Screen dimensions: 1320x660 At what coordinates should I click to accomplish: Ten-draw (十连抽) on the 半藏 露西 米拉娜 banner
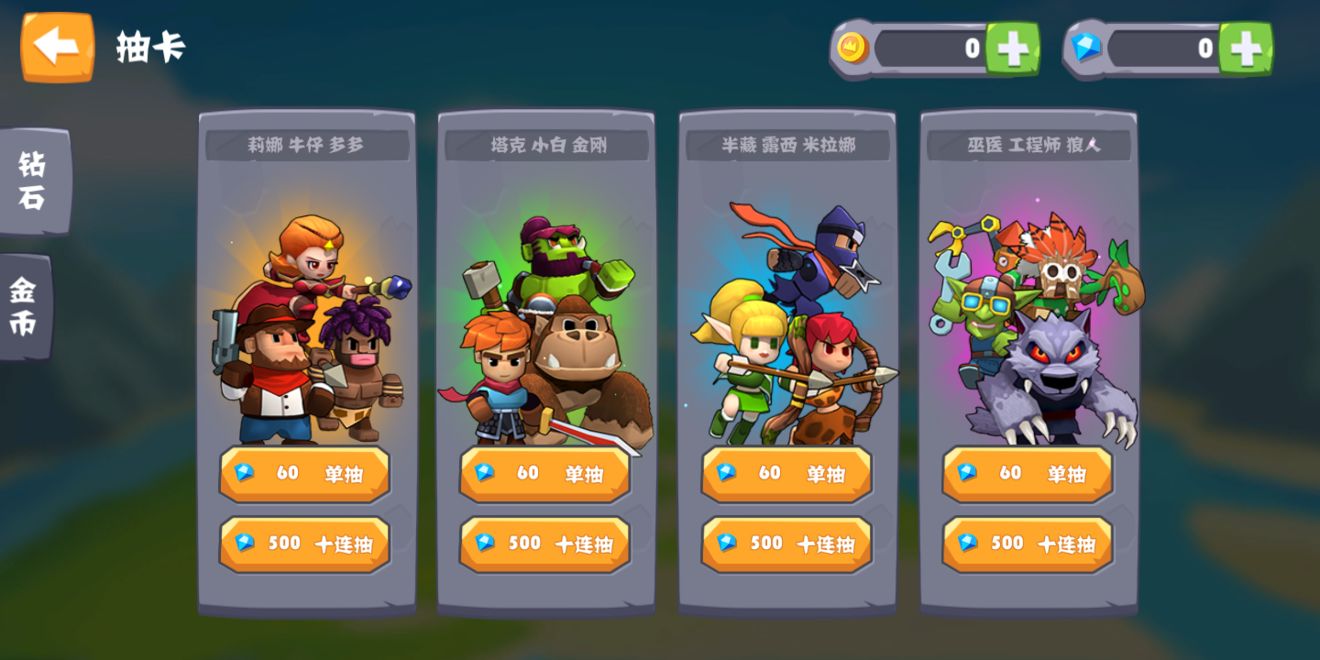pyautogui.click(x=787, y=544)
